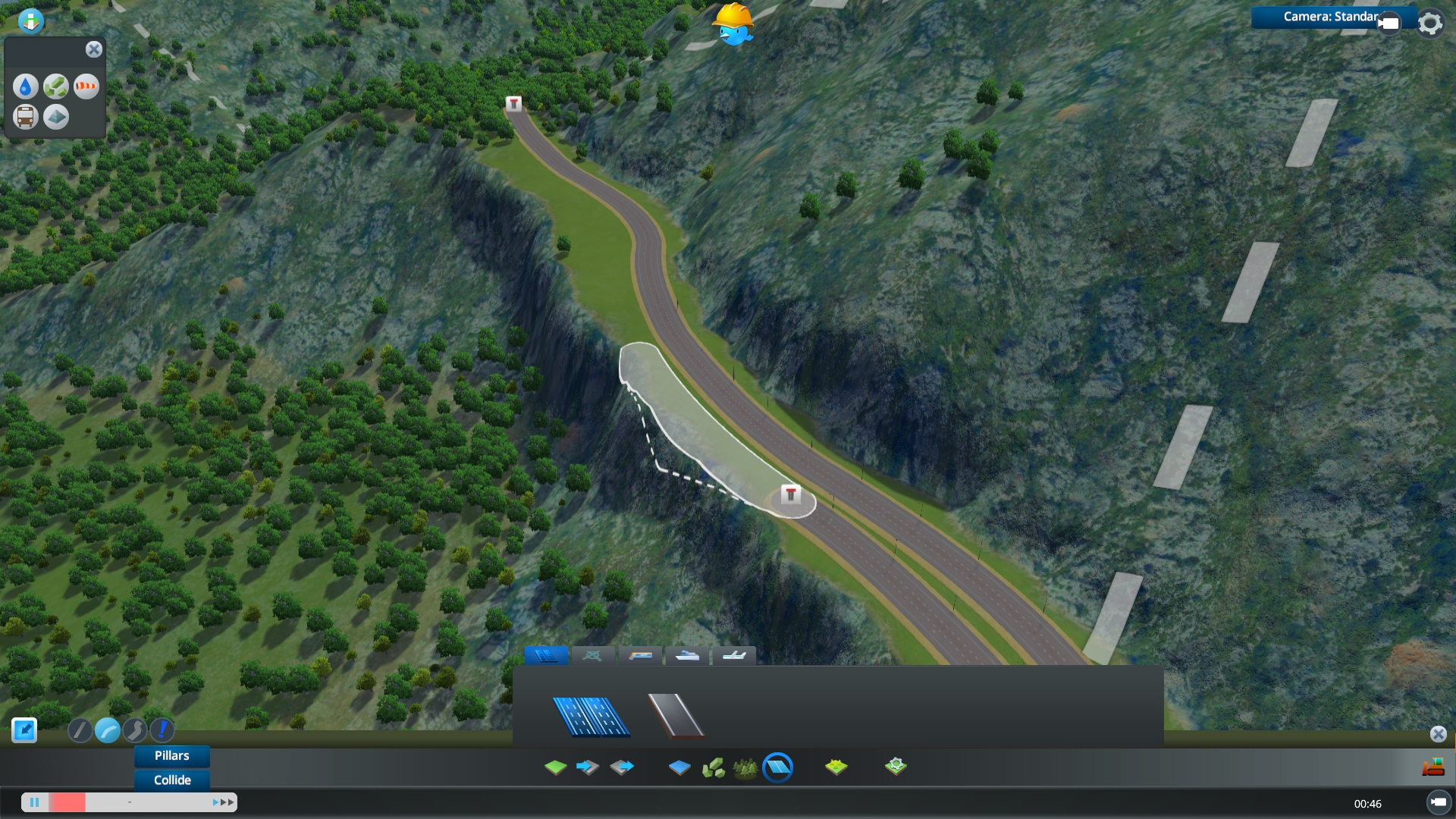Open the map properties gear tool
This screenshot has height=819, width=1456.
coord(897,767)
